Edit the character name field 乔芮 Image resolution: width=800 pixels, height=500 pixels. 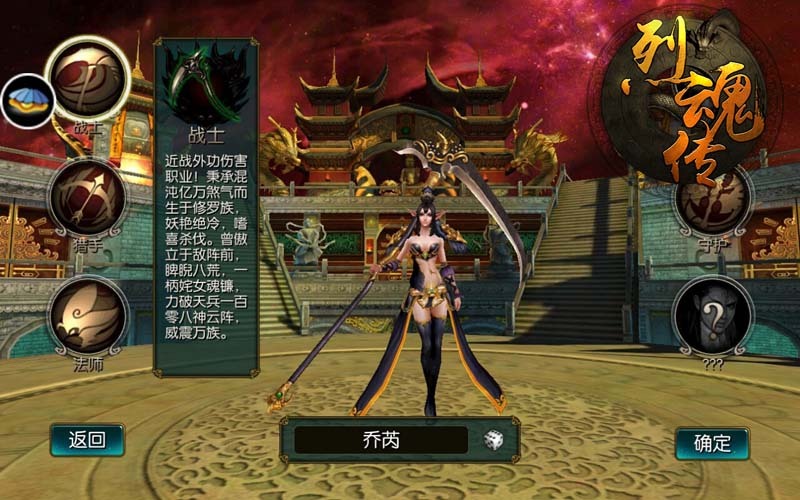[380, 440]
